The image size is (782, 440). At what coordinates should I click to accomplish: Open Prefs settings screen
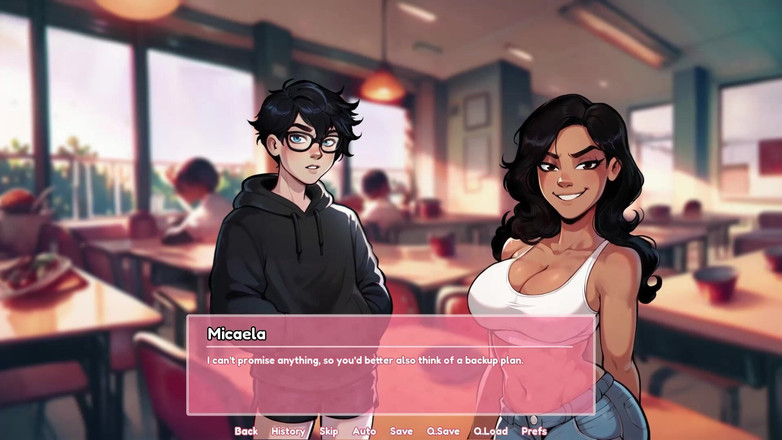coord(534,431)
